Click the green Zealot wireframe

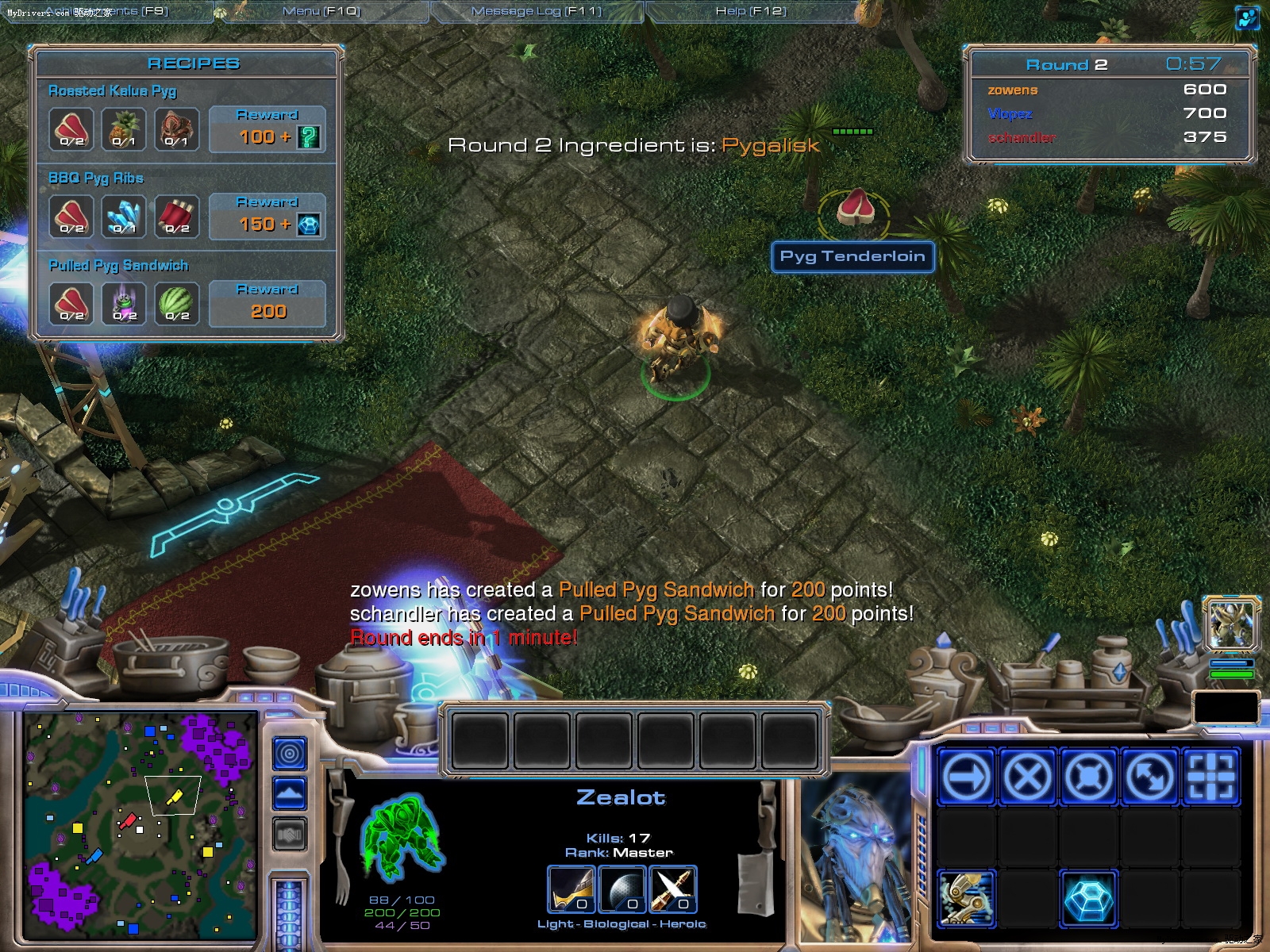pos(402,839)
